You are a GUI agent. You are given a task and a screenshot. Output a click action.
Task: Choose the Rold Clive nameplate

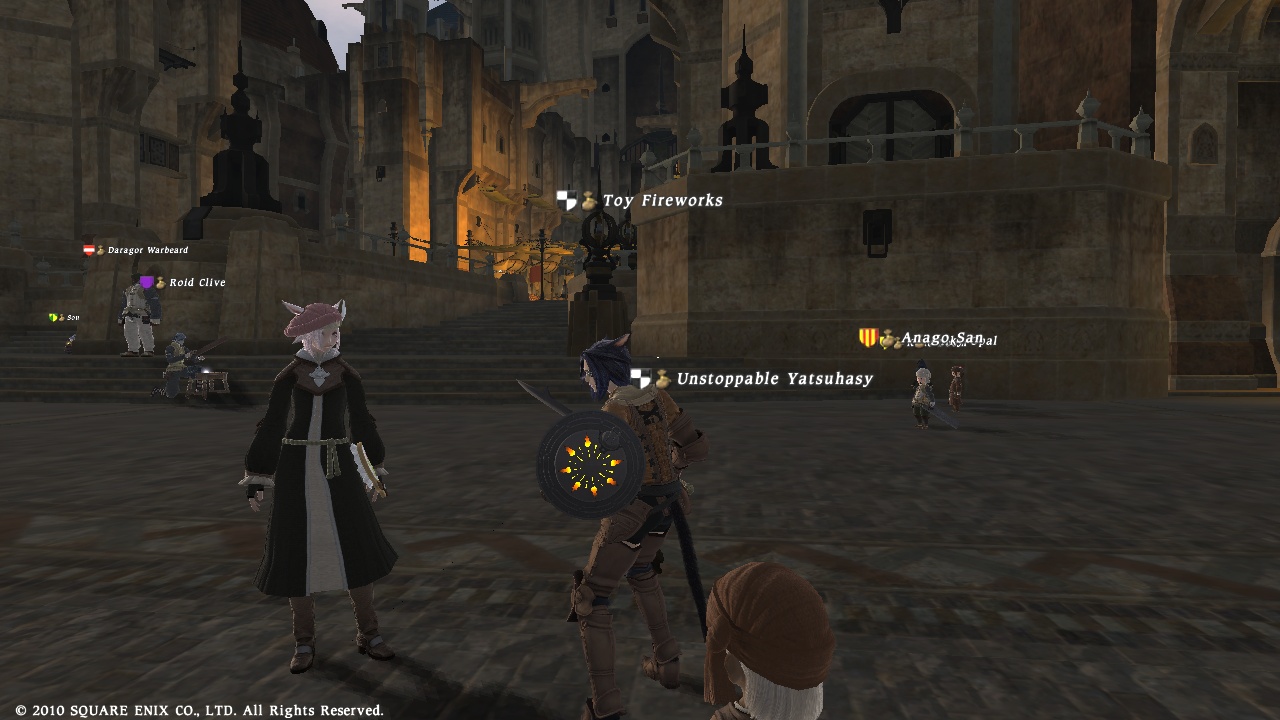coord(197,283)
